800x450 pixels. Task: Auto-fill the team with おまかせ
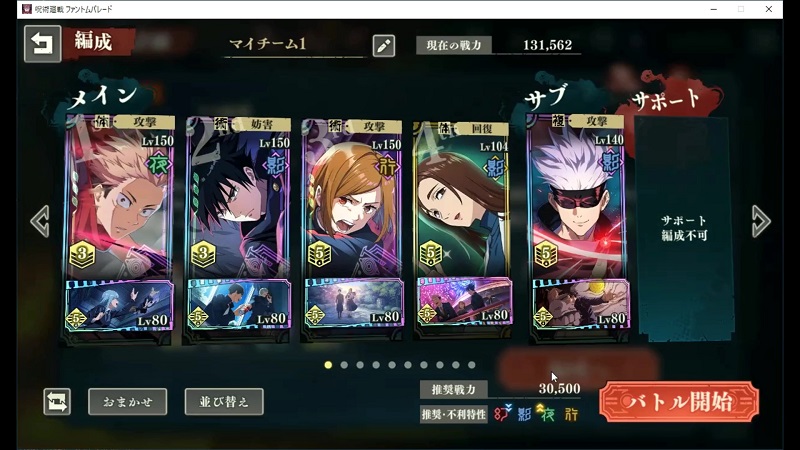pos(127,402)
